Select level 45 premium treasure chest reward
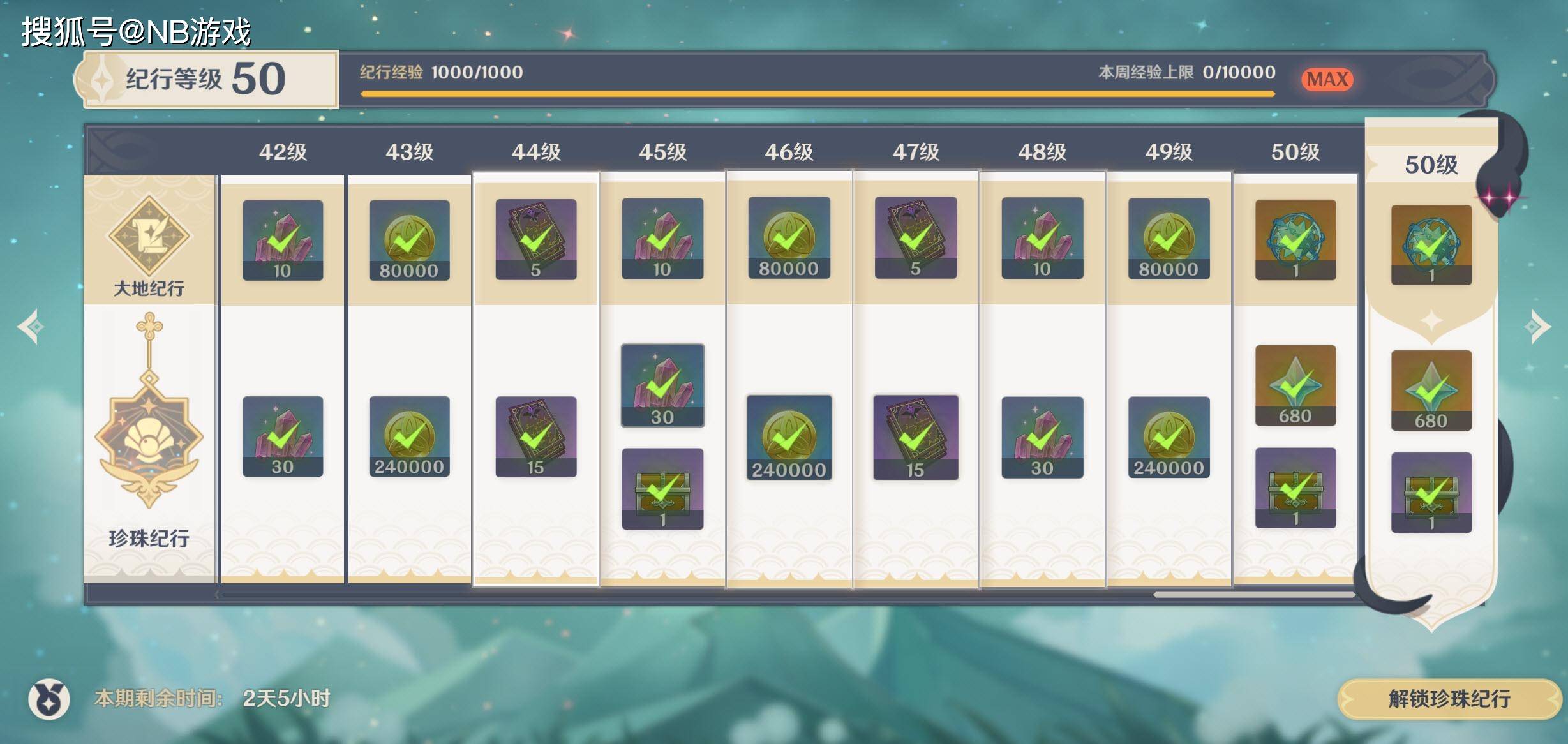 [x=662, y=489]
